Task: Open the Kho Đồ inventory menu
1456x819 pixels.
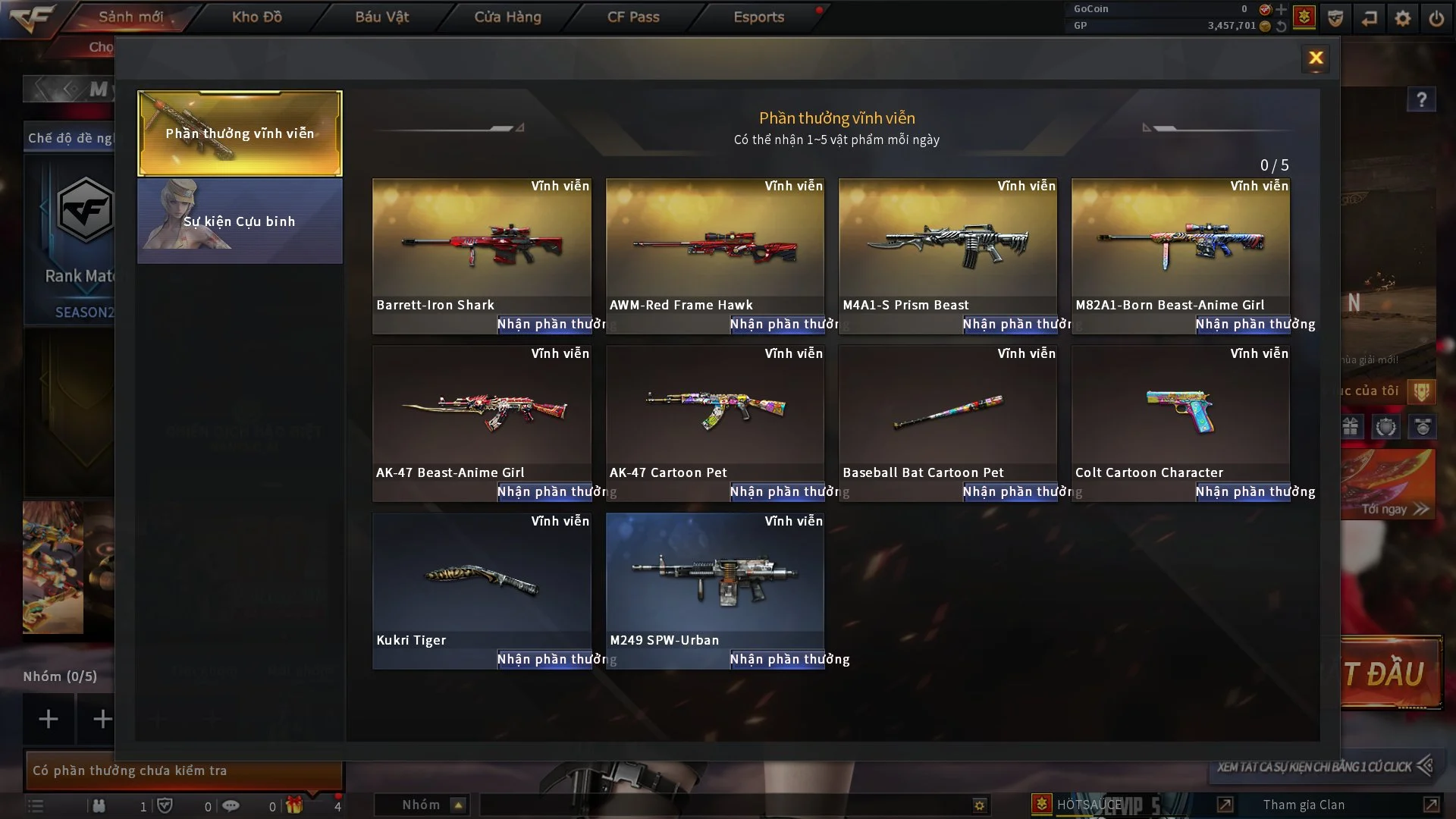Action: tap(257, 17)
